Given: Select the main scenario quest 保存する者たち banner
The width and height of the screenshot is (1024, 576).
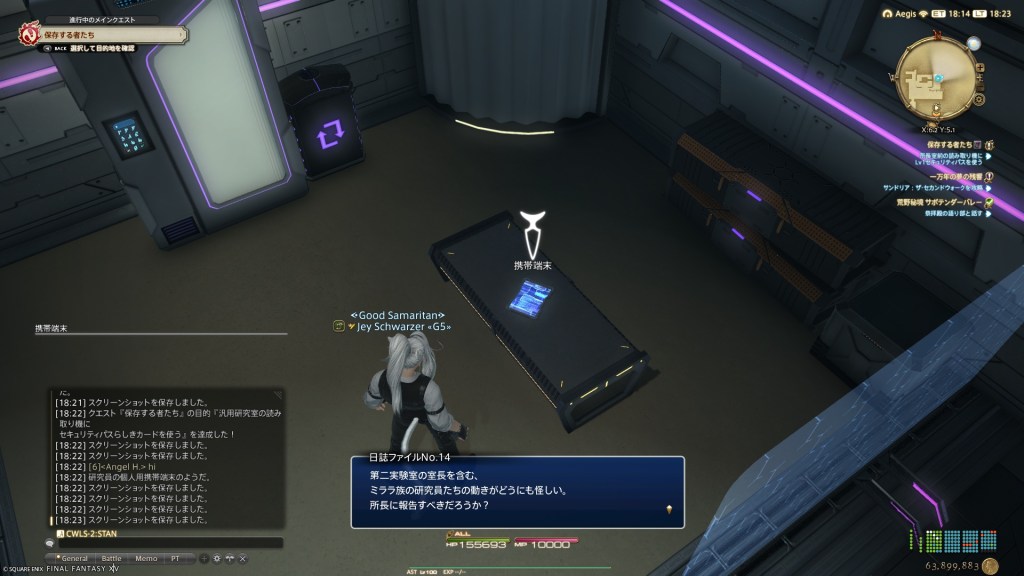Looking at the screenshot, I should click(100, 33).
